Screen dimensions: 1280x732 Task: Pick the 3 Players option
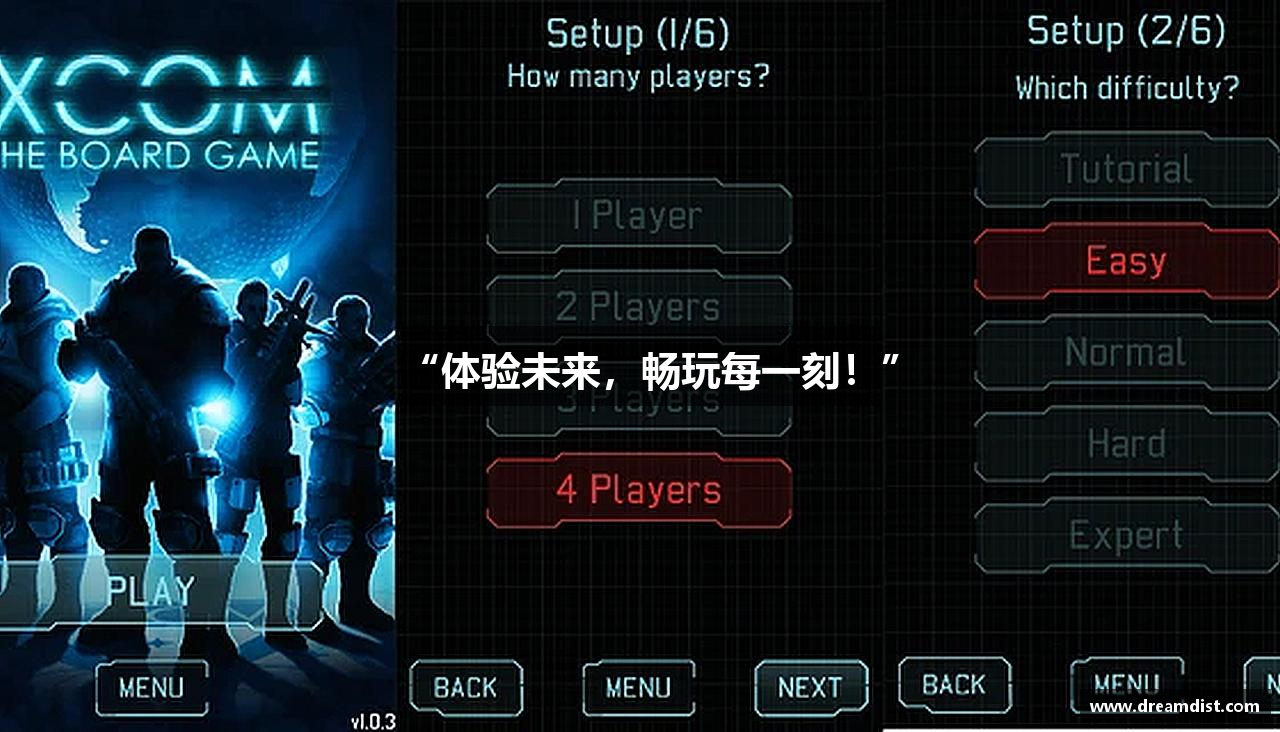[638, 398]
